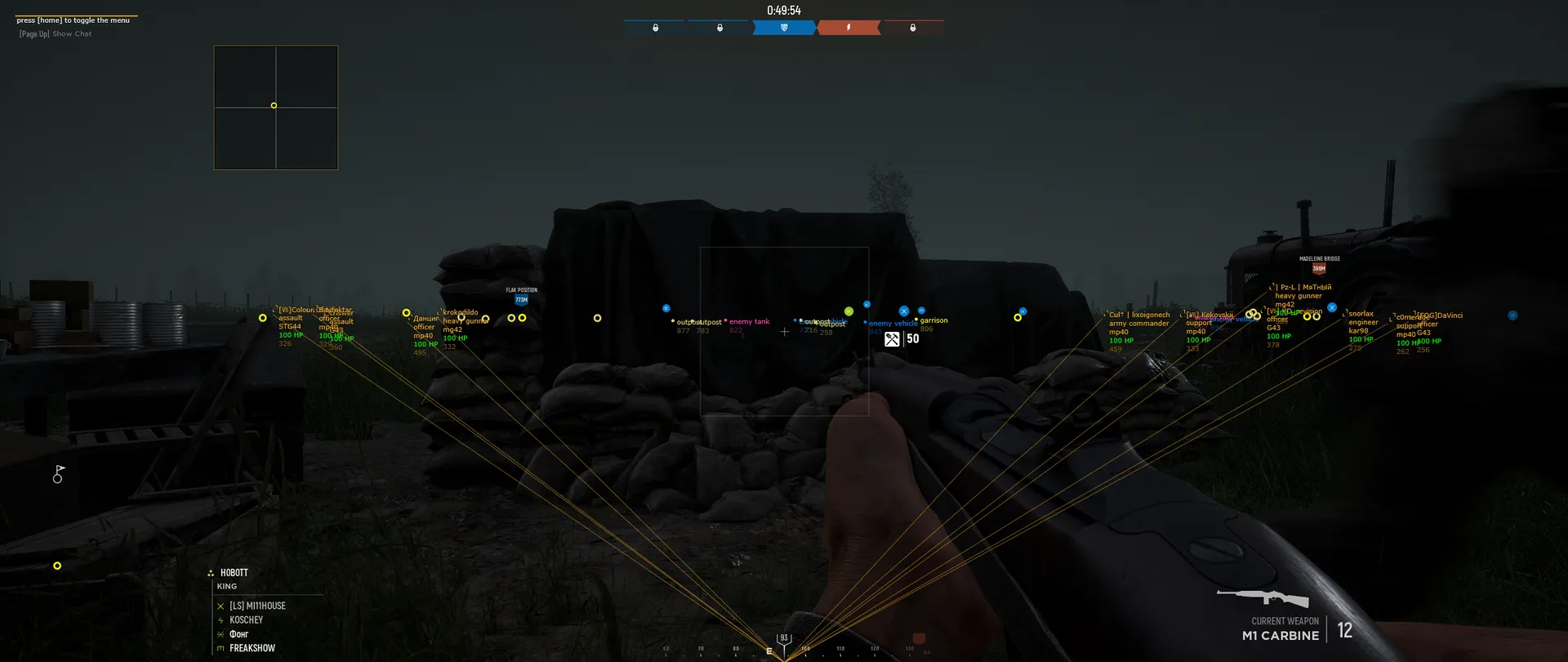The image size is (1568, 662).
Task: Click the M1 Carbine weapon icon
Action: click(x=1262, y=597)
